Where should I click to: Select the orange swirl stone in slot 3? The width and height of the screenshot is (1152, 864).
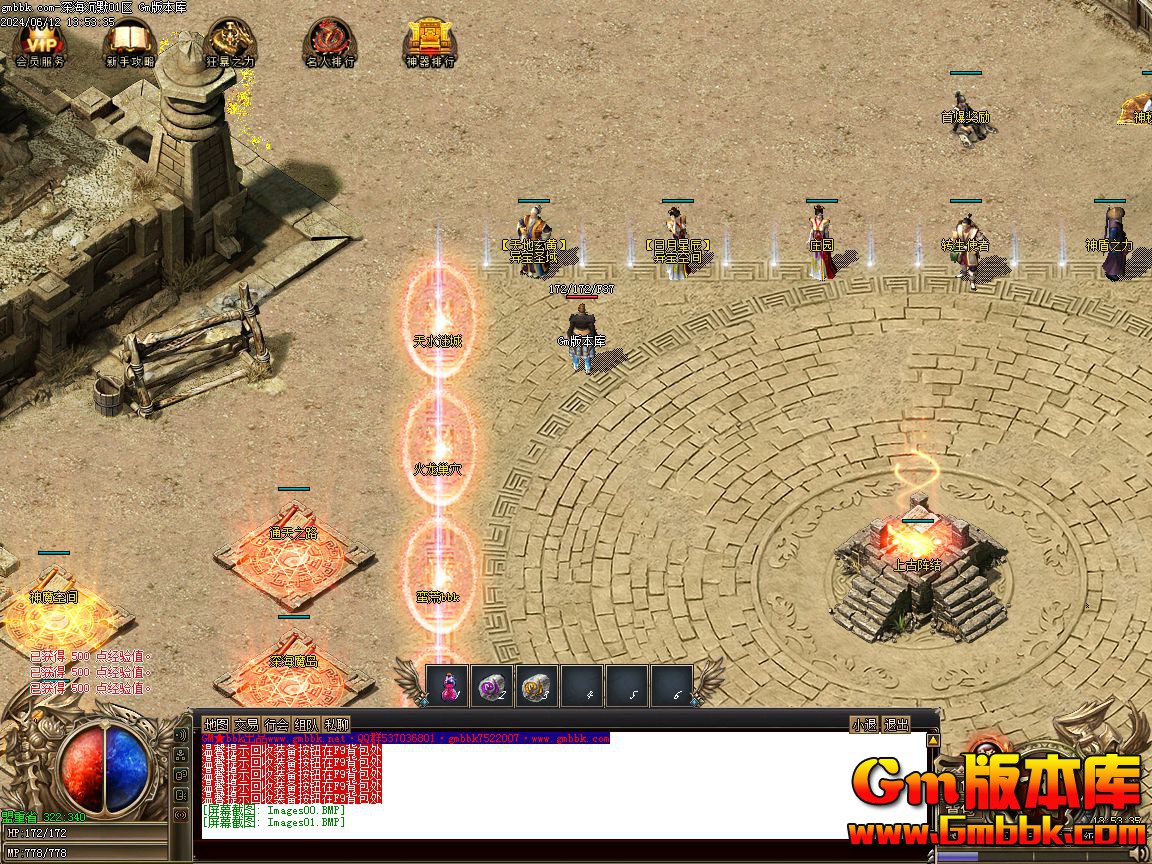click(537, 686)
